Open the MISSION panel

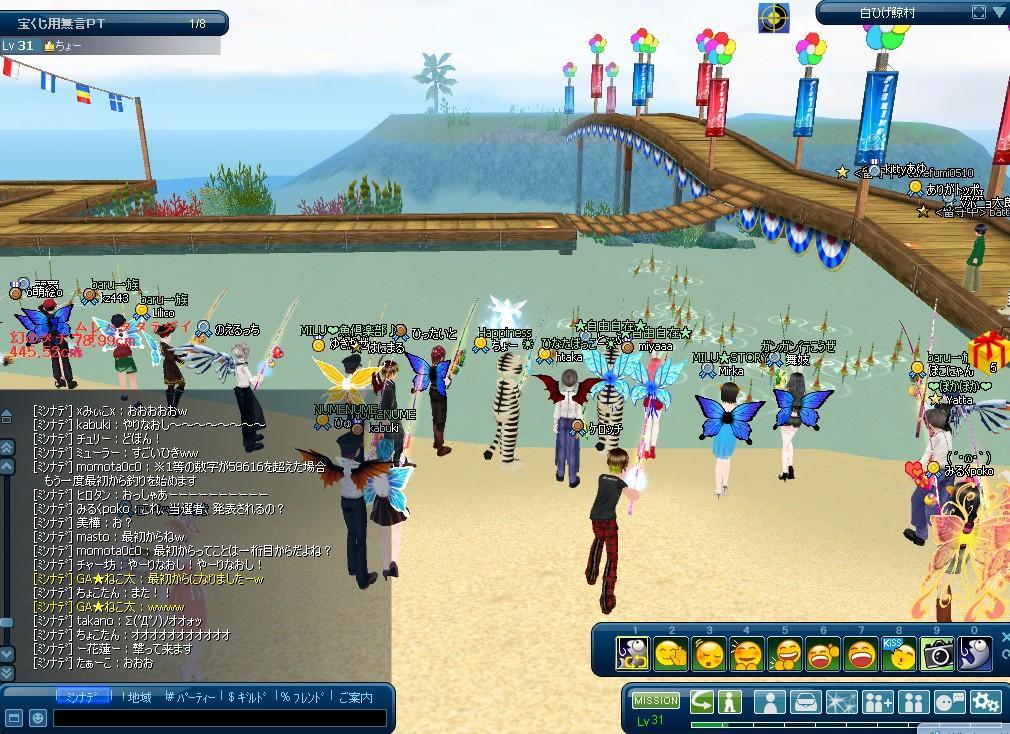pos(656,701)
